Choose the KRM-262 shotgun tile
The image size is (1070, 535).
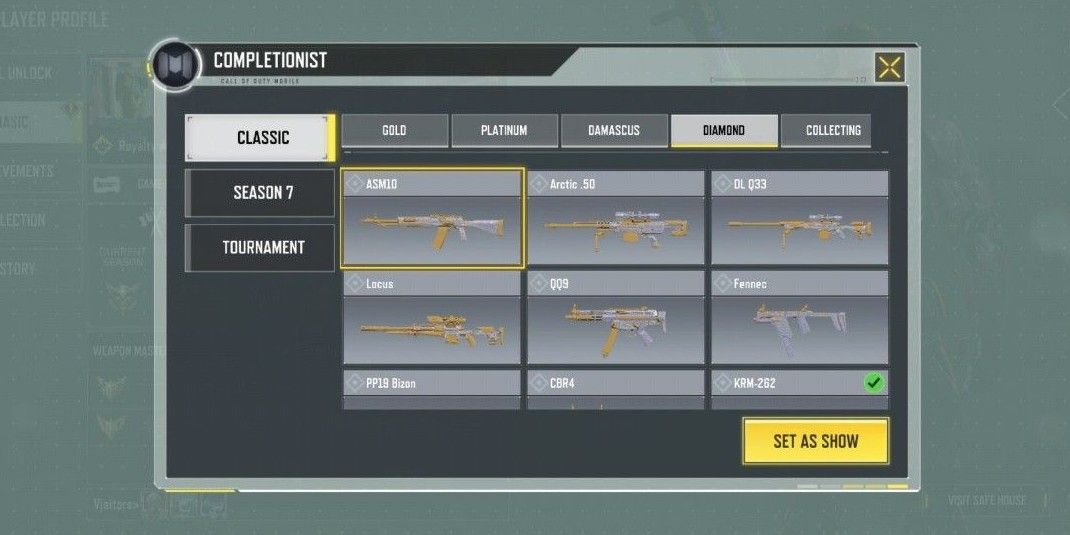pos(800,388)
